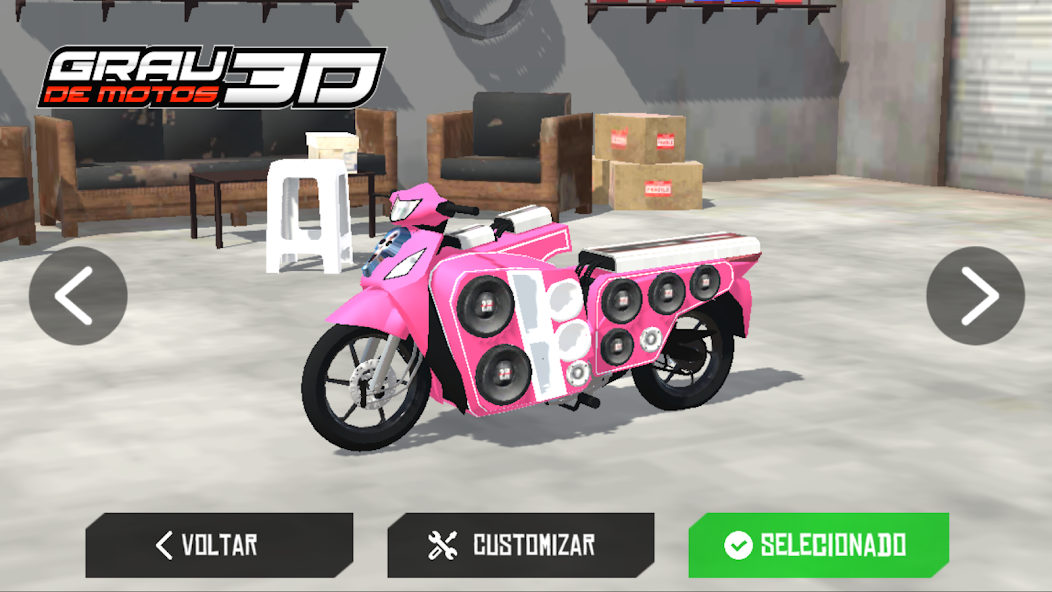Browse to the next motorcycle with right arrow

(975, 296)
